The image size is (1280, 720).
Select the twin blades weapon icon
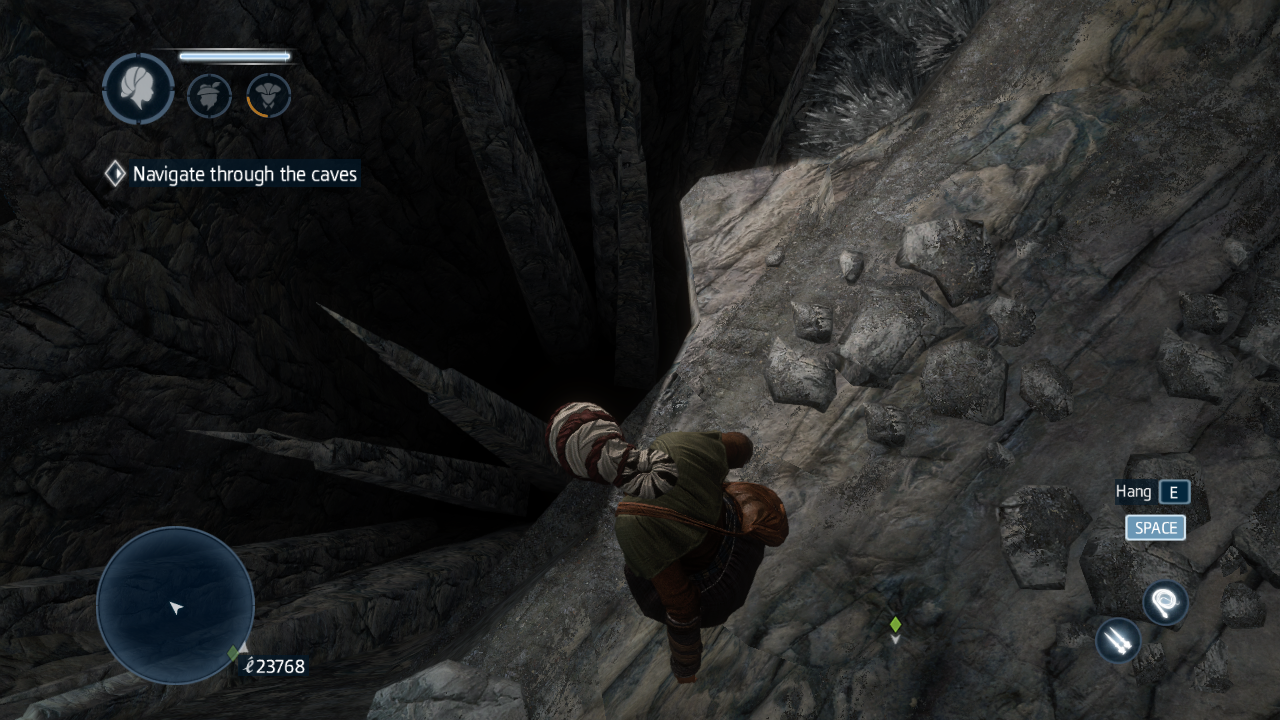click(x=1118, y=640)
